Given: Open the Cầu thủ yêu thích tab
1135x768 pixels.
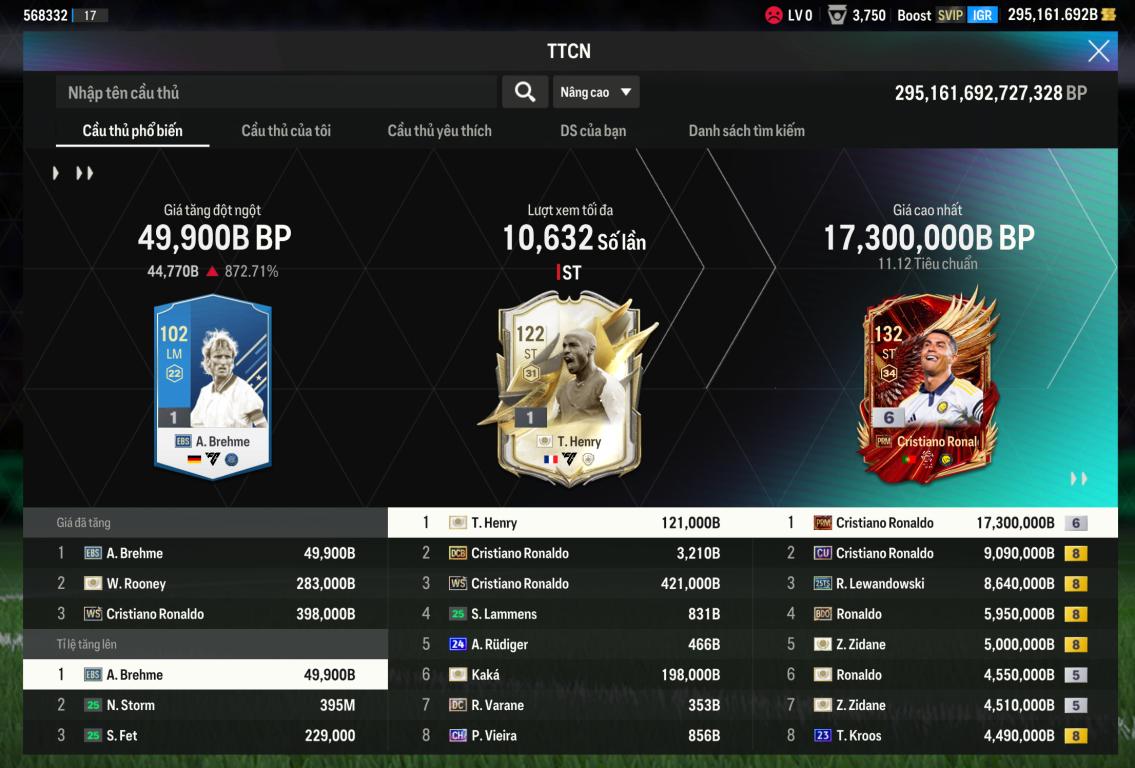Looking at the screenshot, I should point(439,131).
